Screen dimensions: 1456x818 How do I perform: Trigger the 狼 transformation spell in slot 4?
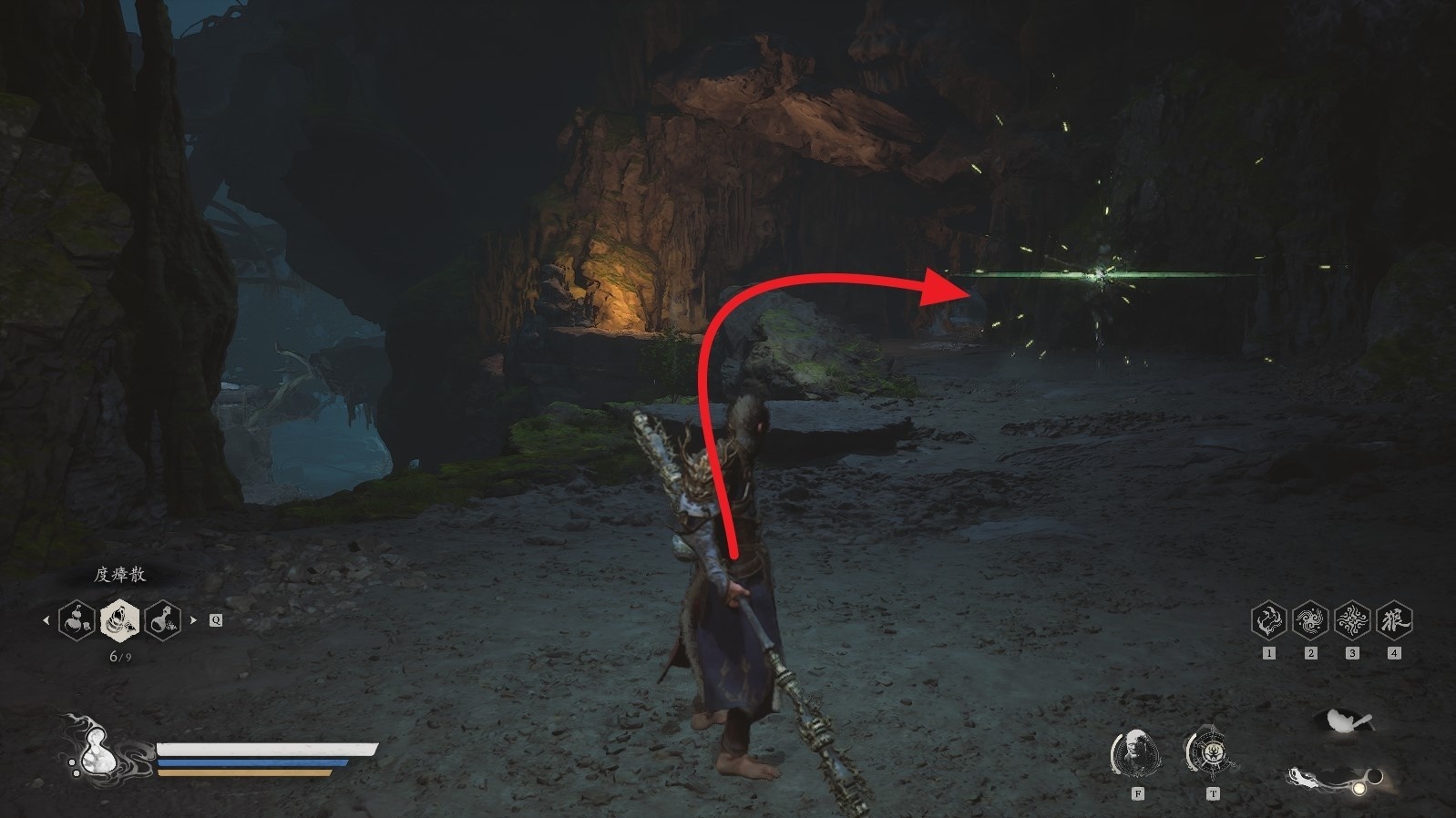point(1394,620)
